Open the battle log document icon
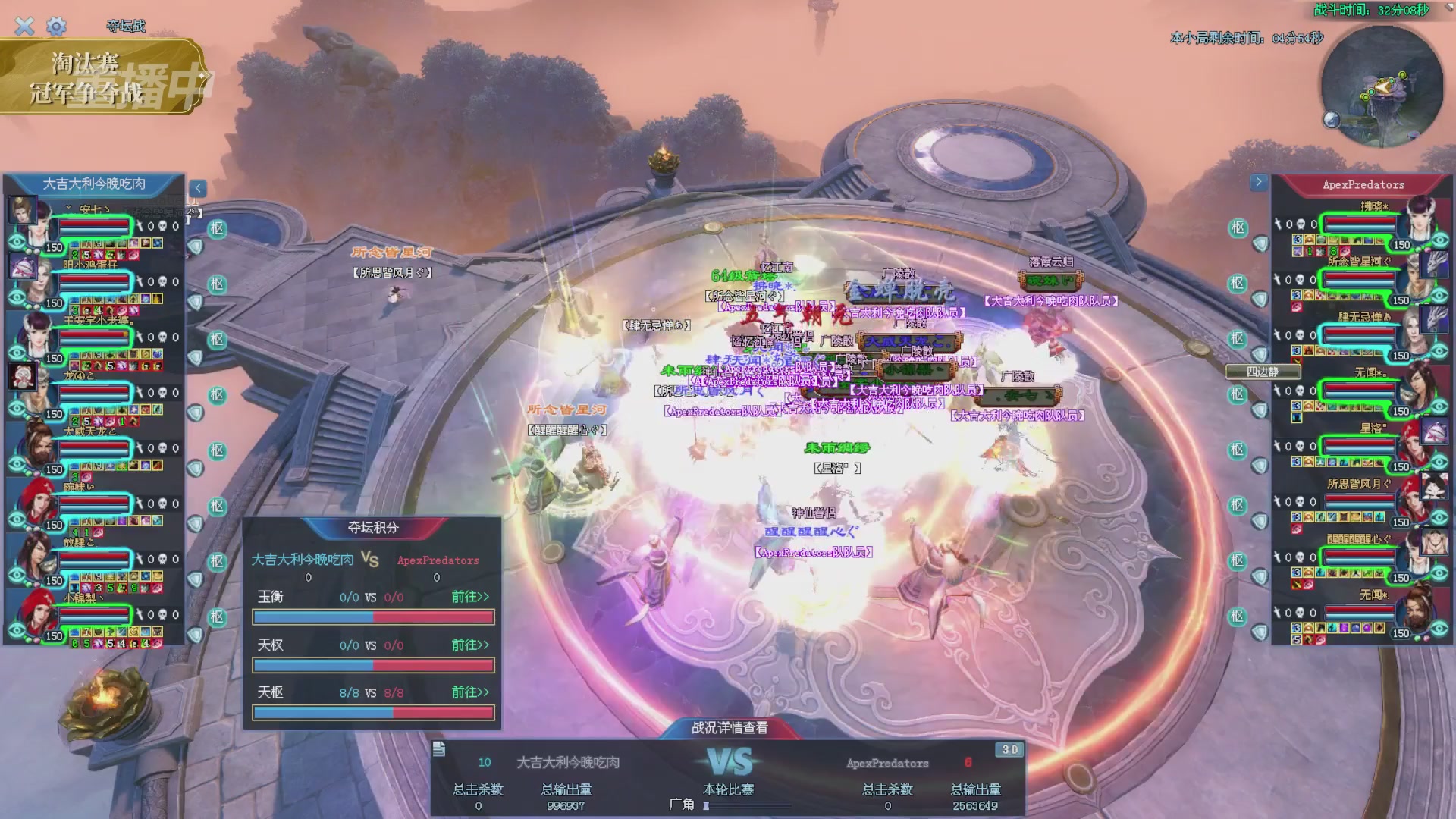The height and width of the screenshot is (819, 1456). [439, 749]
